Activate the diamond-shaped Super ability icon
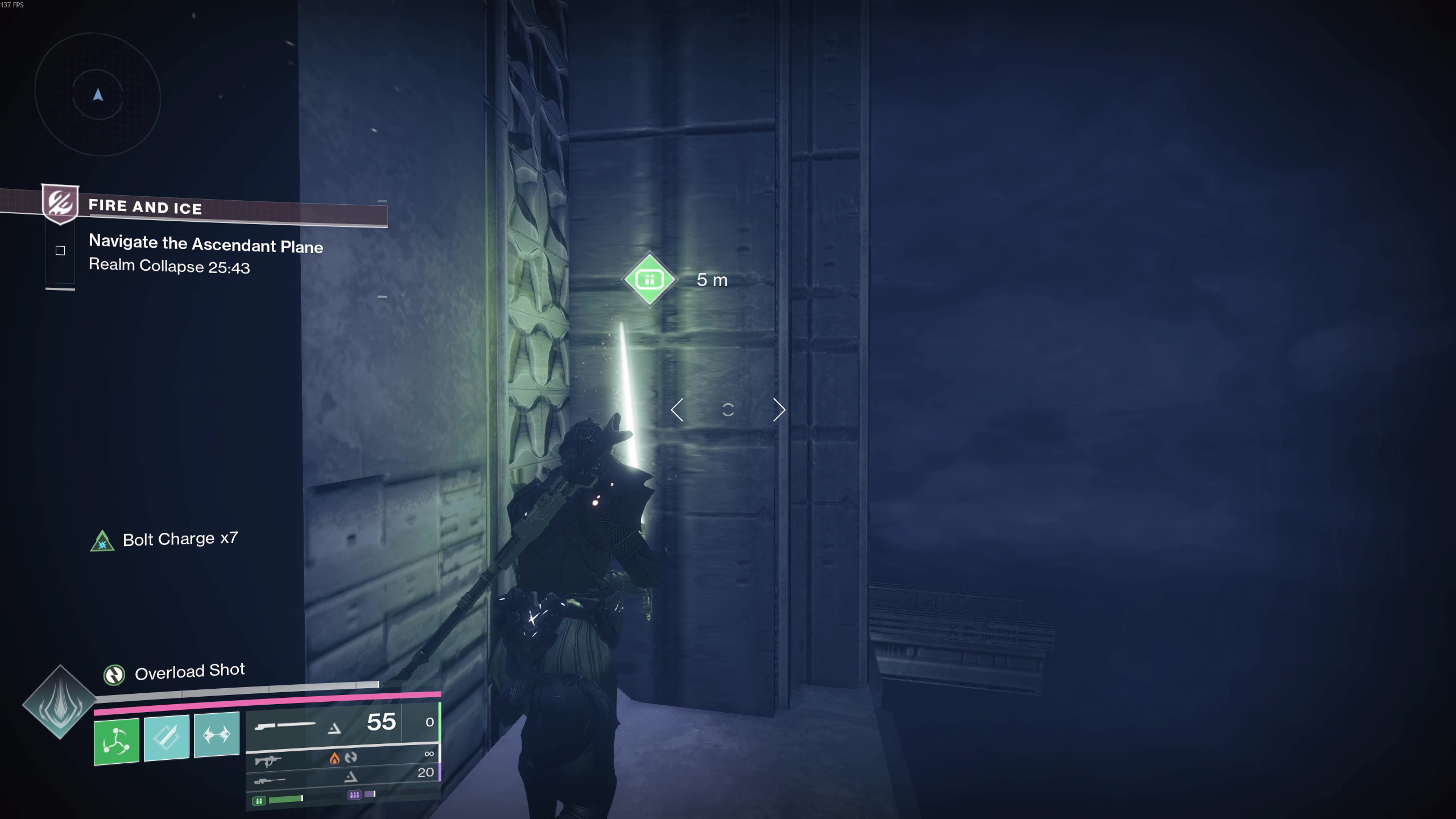Image resolution: width=1456 pixels, height=819 pixels. 60,702
